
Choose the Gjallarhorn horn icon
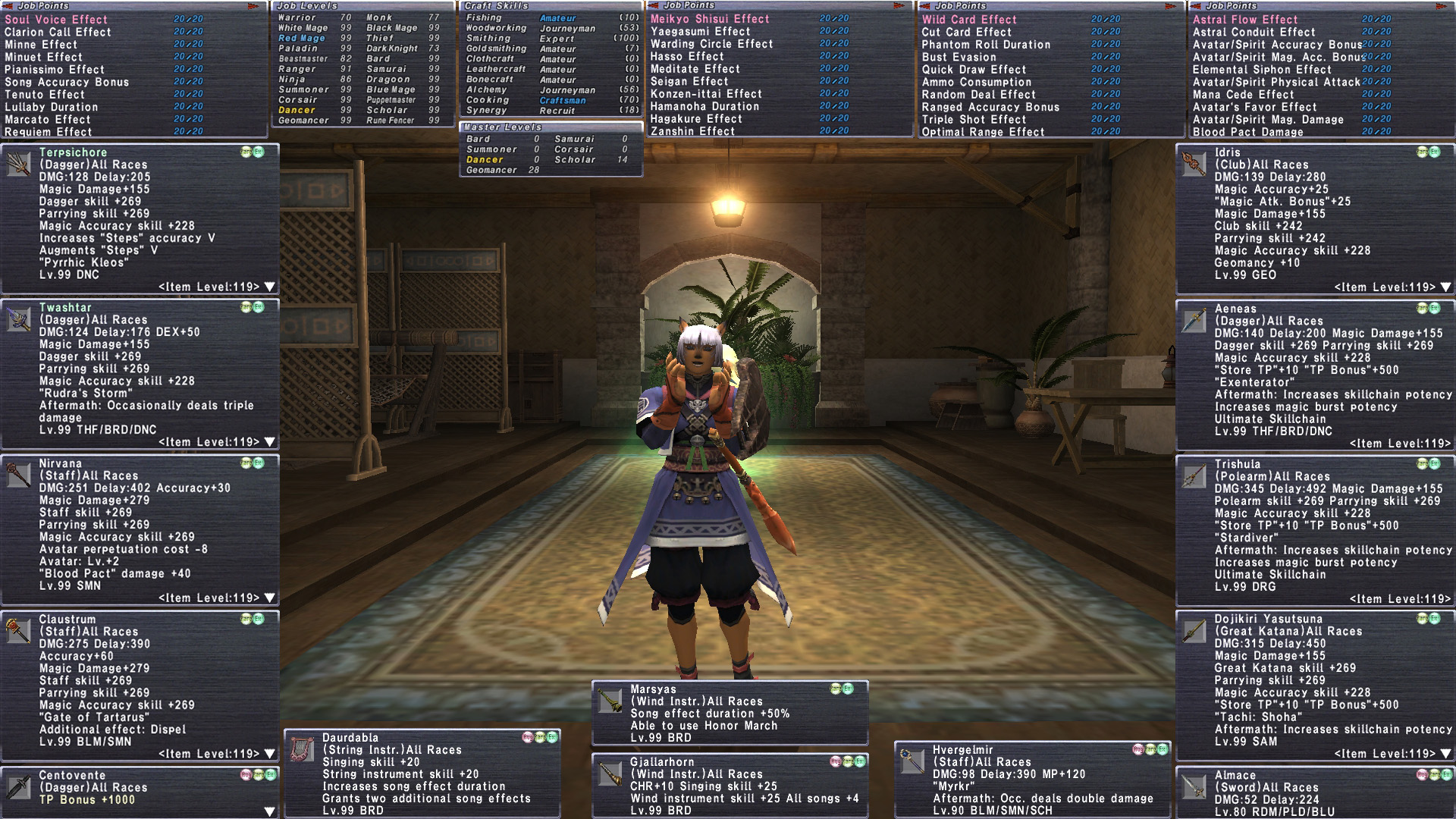click(610, 773)
